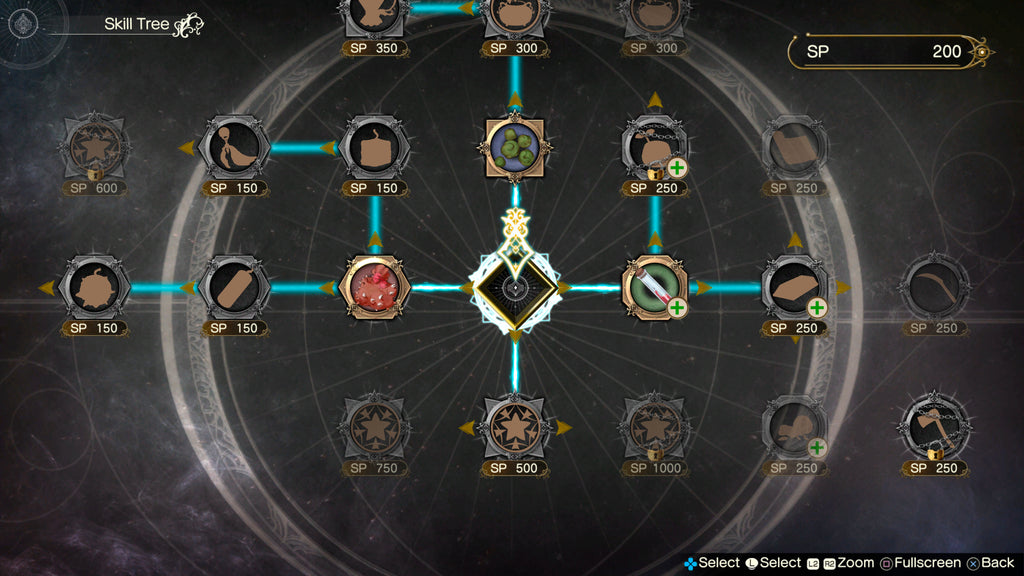The image size is (1024, 576).
Task: Select the central diamond core node
Action: tap(515, 288)
